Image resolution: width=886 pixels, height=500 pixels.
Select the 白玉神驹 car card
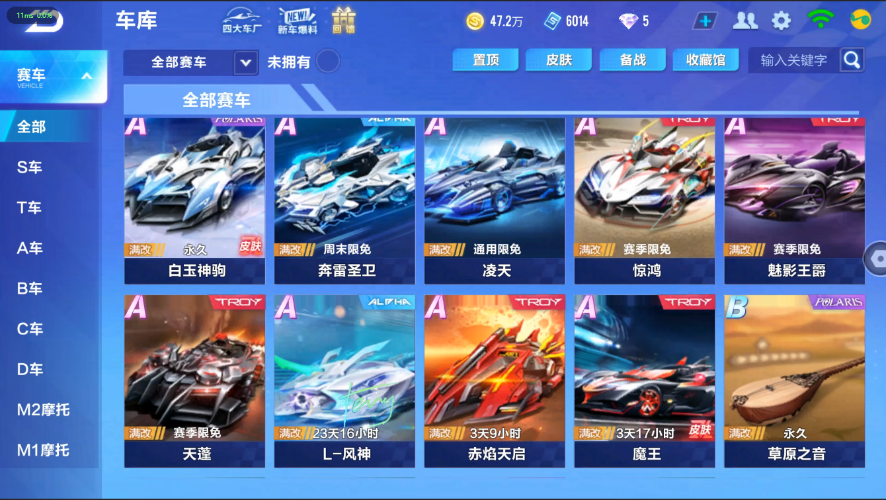pyautogui.click(x=194, y=200)
